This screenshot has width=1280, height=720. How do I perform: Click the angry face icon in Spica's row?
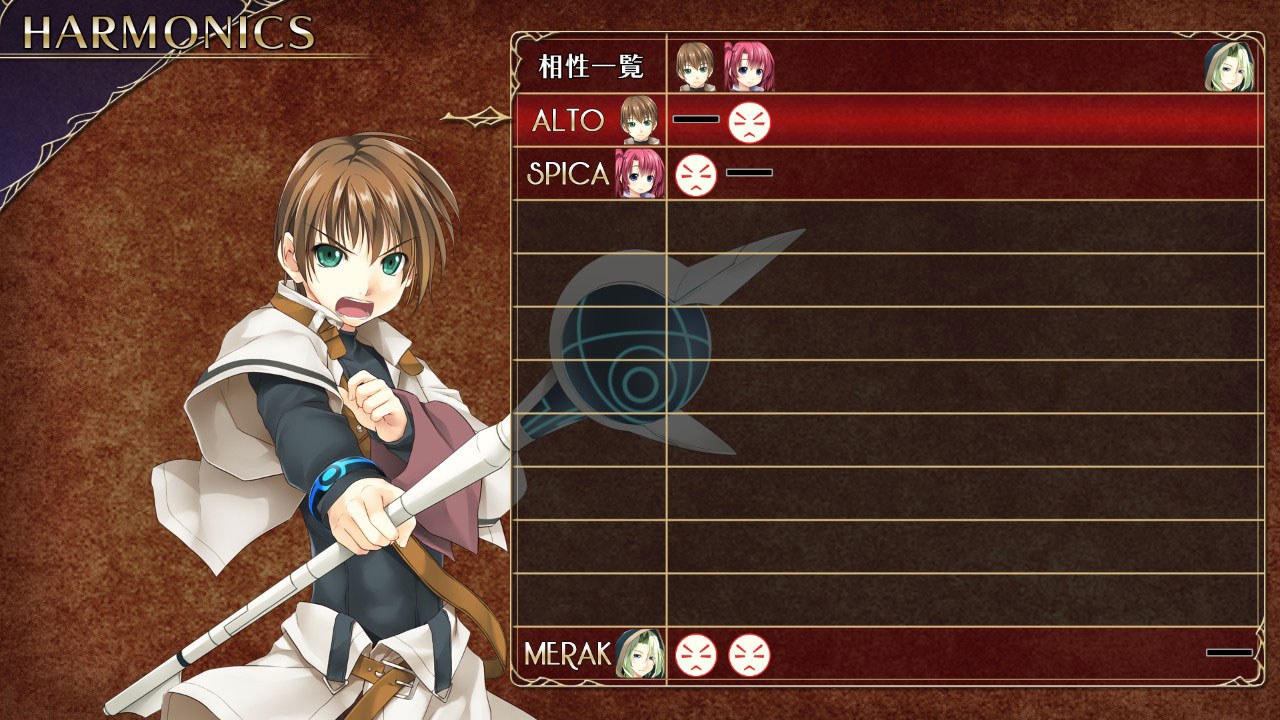point(696,175)
